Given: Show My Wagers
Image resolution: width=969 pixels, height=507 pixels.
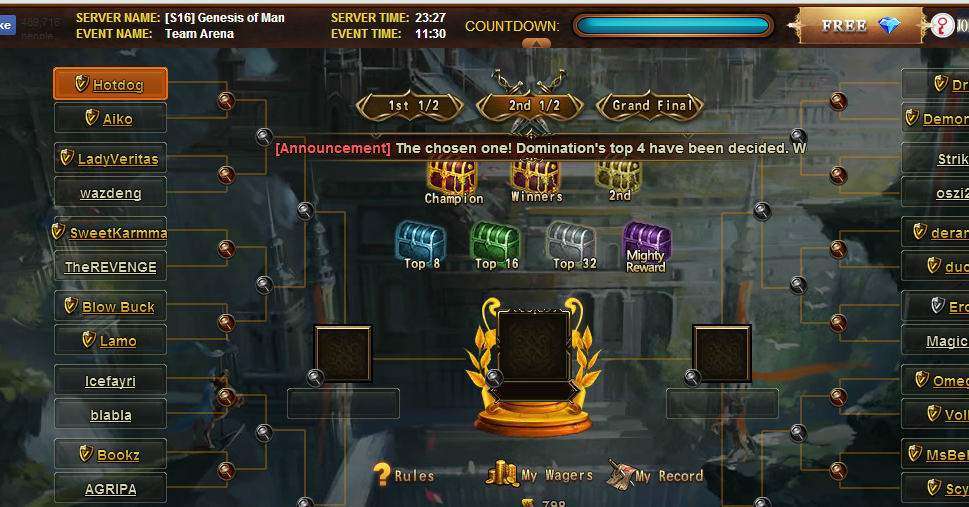Looking at the screenshot, I should pos(540,475).
